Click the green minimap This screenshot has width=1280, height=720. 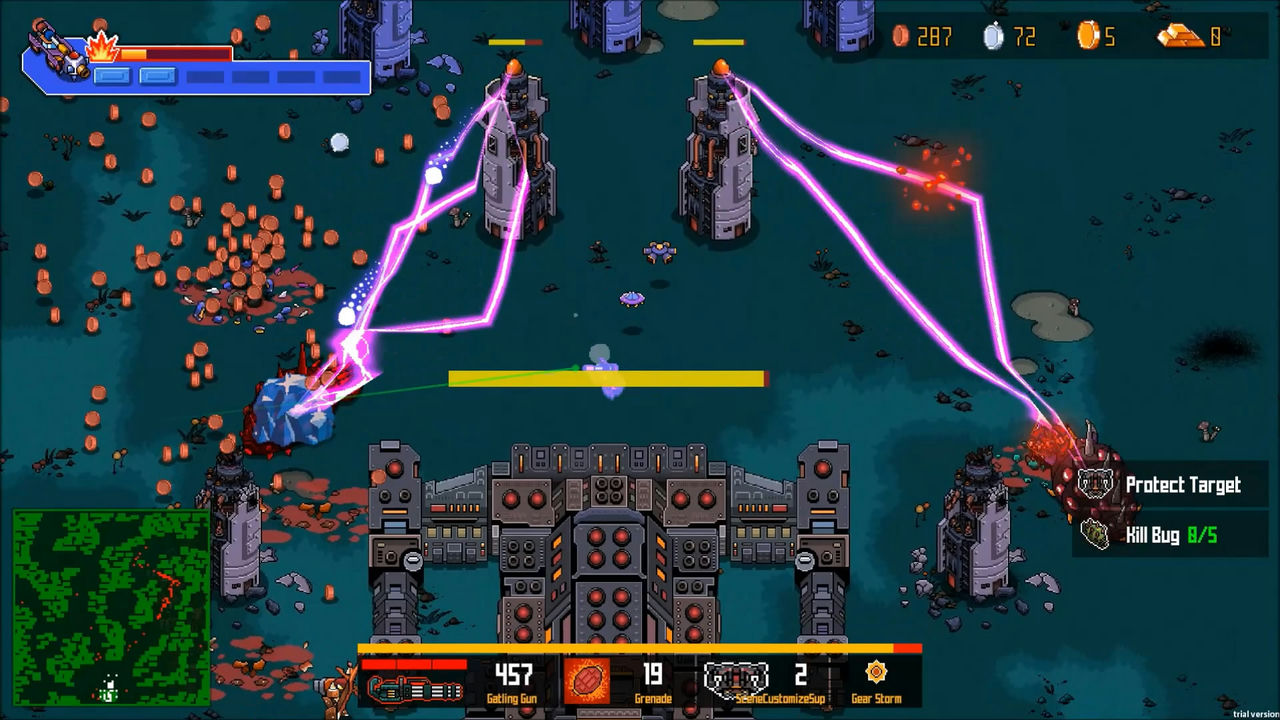click(x=111, y=607)
